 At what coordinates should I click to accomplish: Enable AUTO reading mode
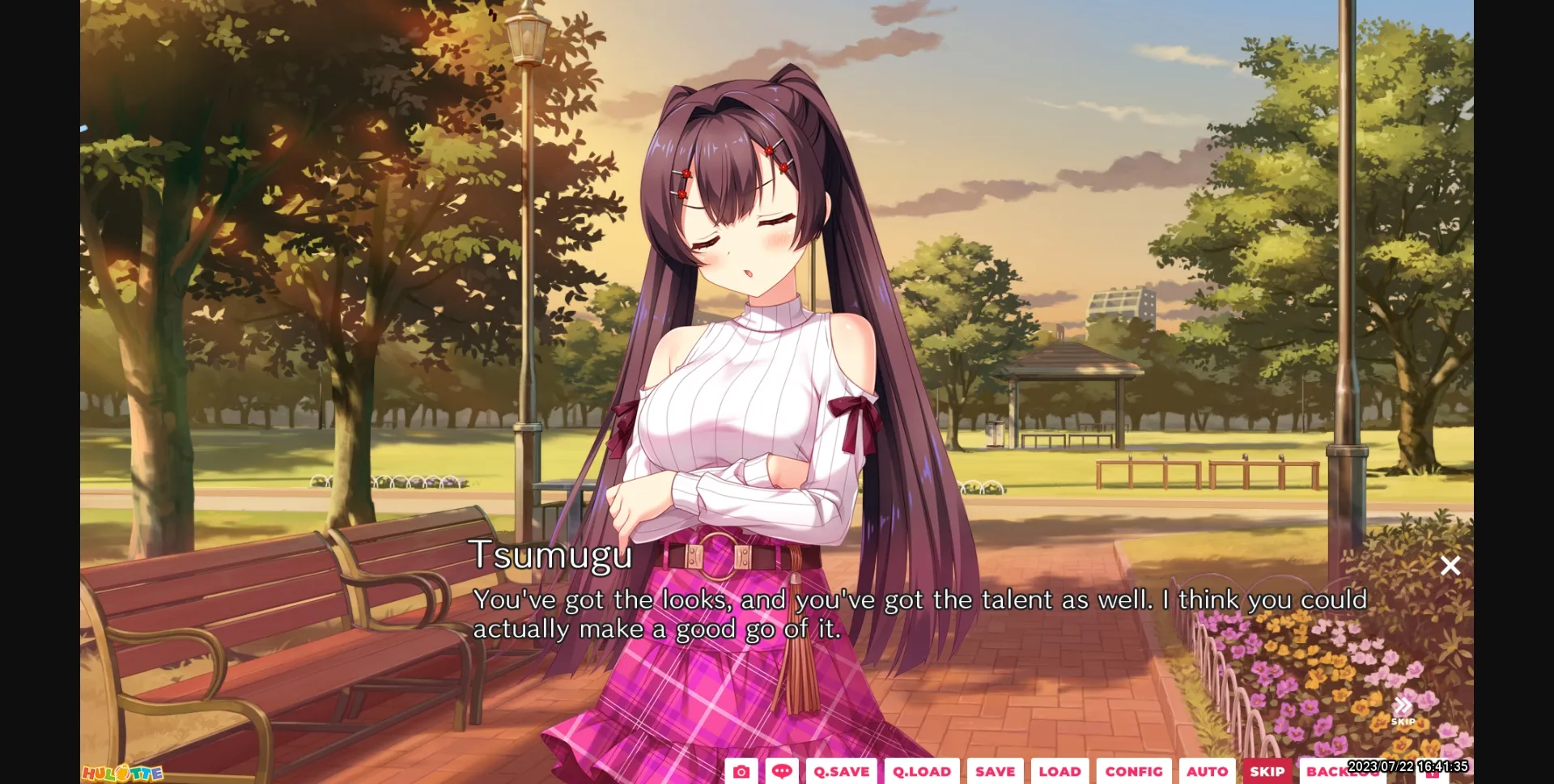coord(1208,771)
